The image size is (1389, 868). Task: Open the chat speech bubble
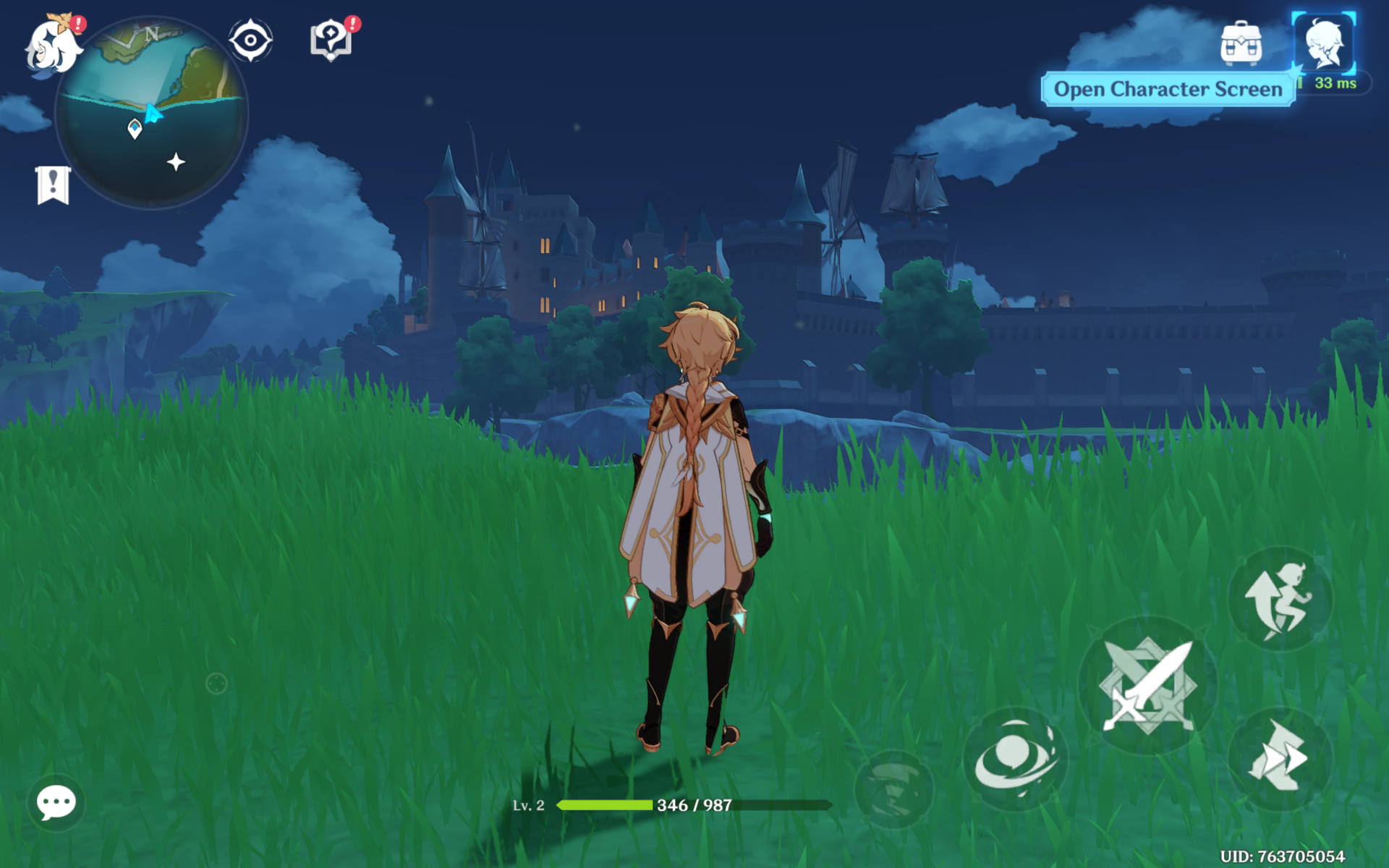(x=56, y=802)
